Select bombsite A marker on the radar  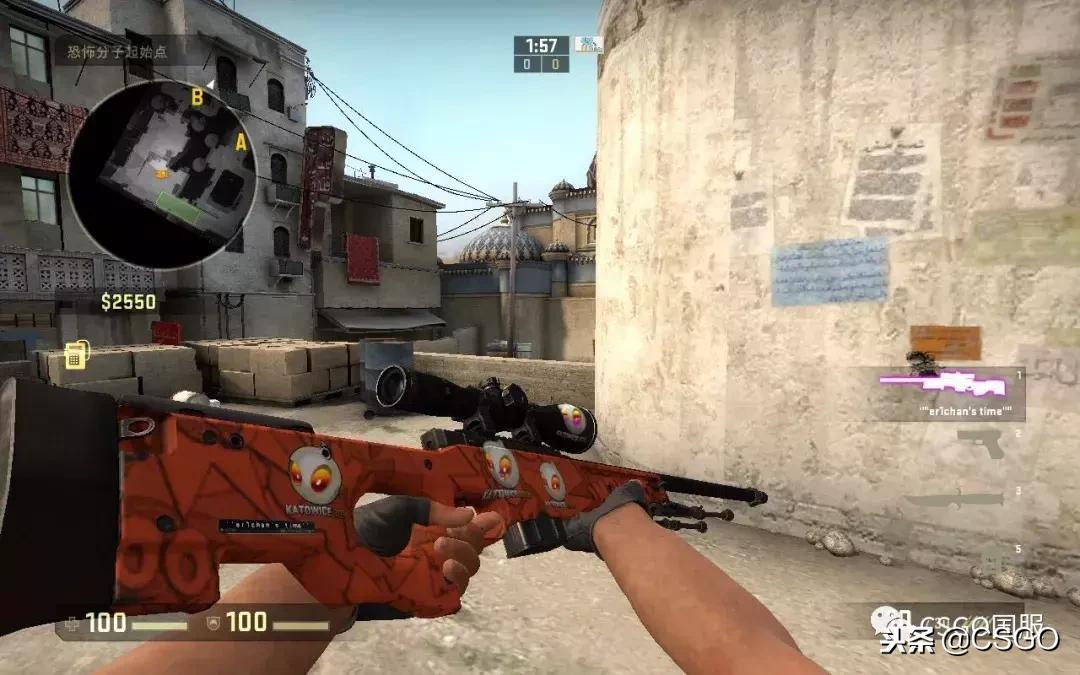tap(240, 143)
